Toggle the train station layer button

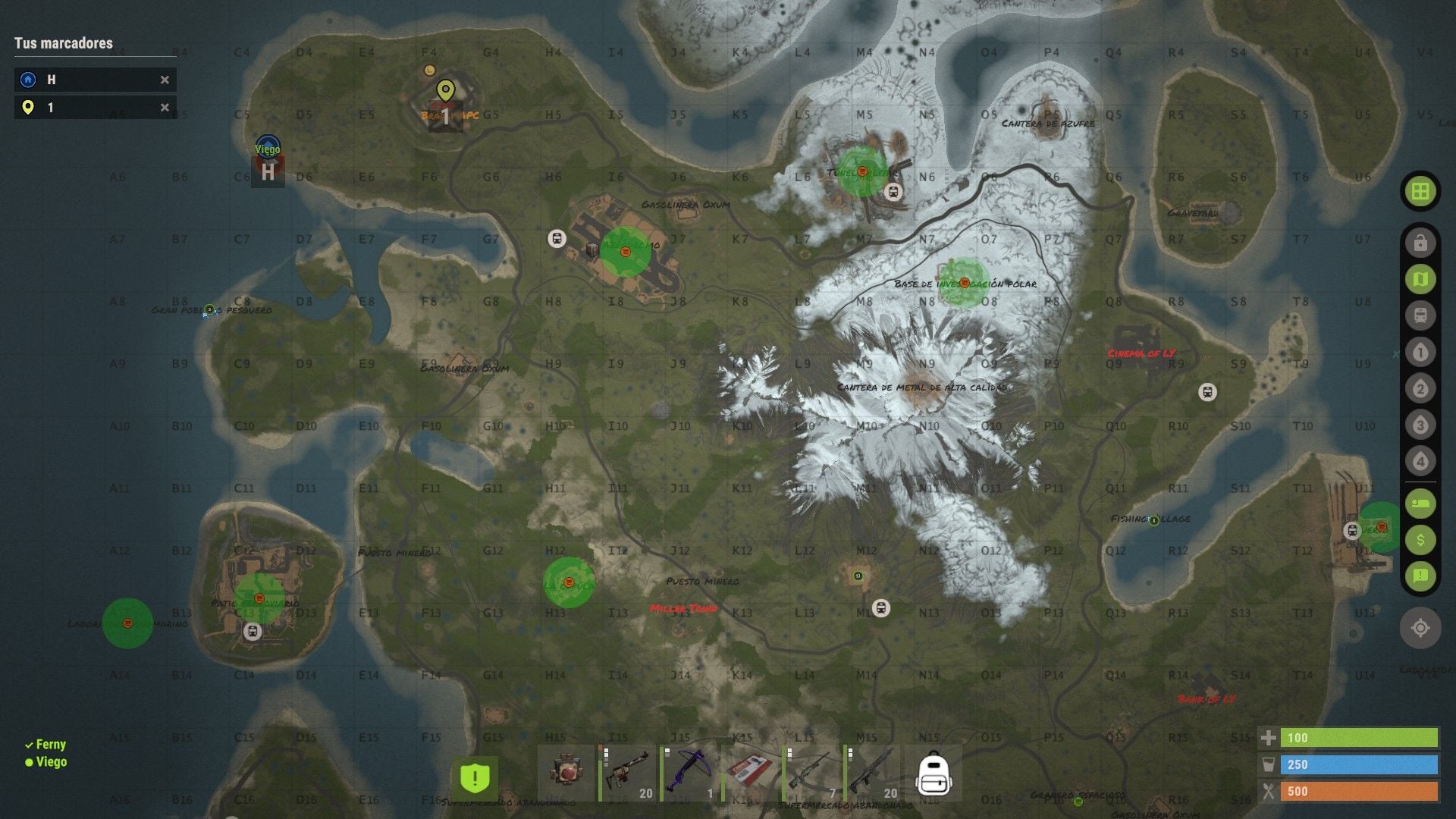(x=1420, y=315)
